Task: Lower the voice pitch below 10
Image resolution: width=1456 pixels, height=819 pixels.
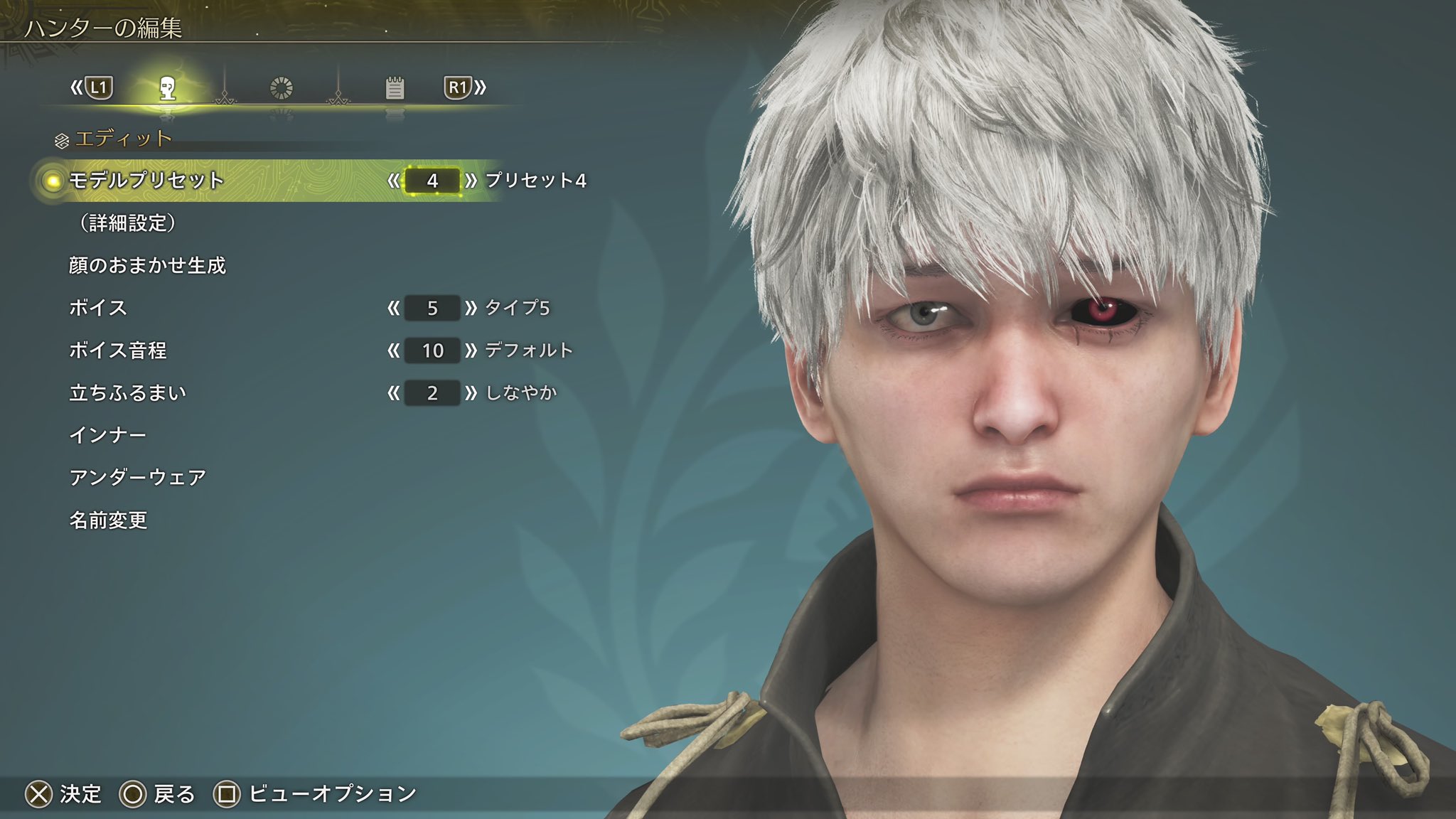Action: pyautogui.click(x=393, y=350)
